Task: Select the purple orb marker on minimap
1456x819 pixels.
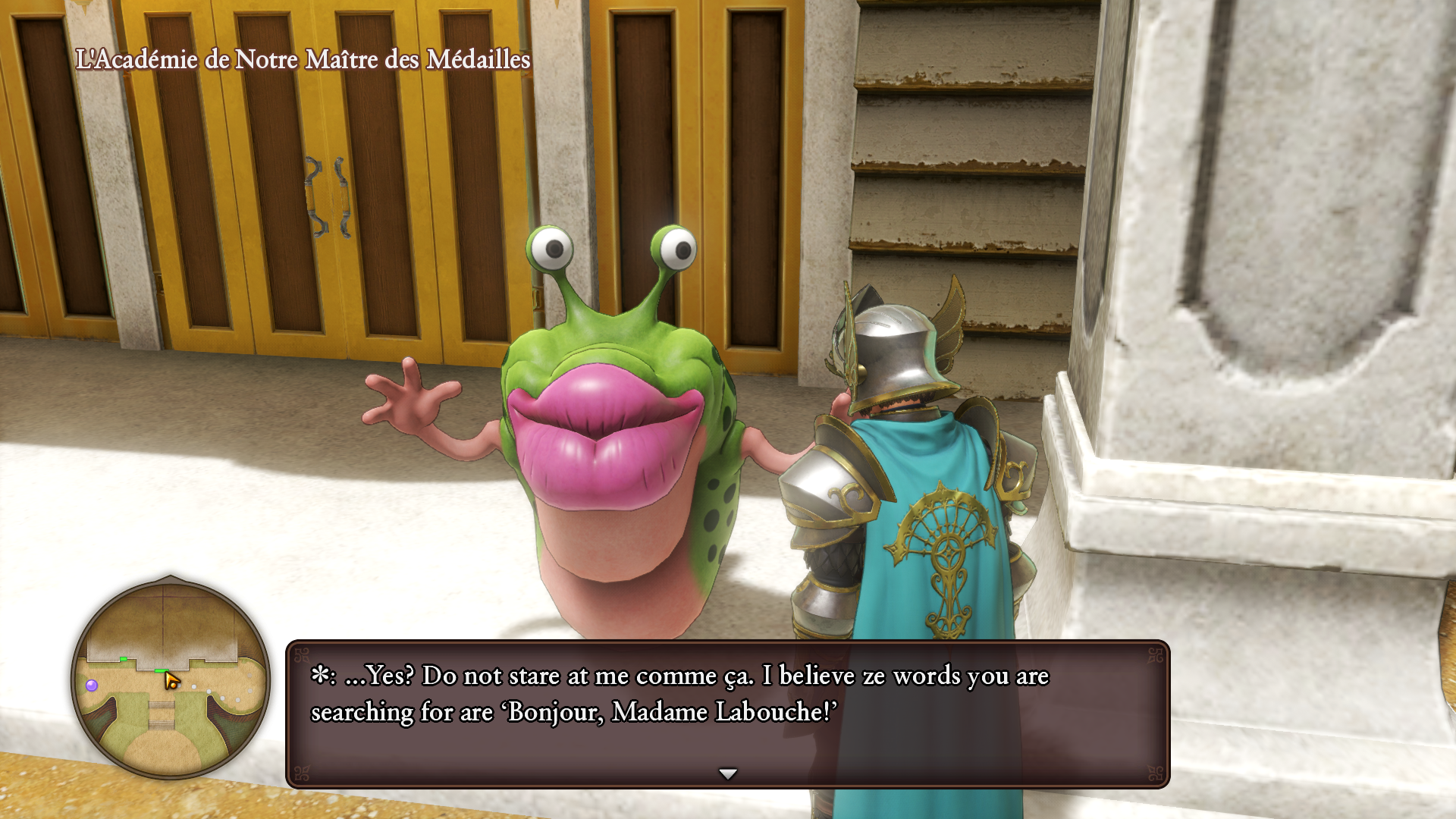Action: pyautogui.click(x=92, y=686)
